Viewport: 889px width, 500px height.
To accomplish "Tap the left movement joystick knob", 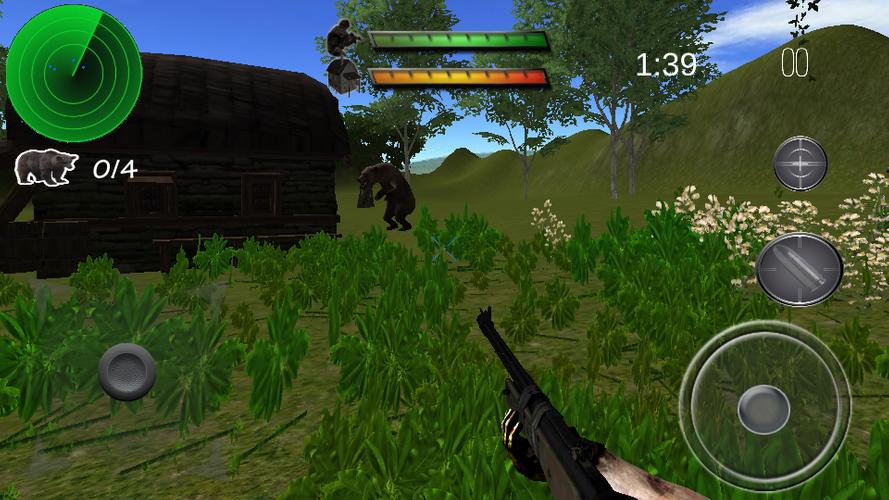I will click(x=127, y=371).
